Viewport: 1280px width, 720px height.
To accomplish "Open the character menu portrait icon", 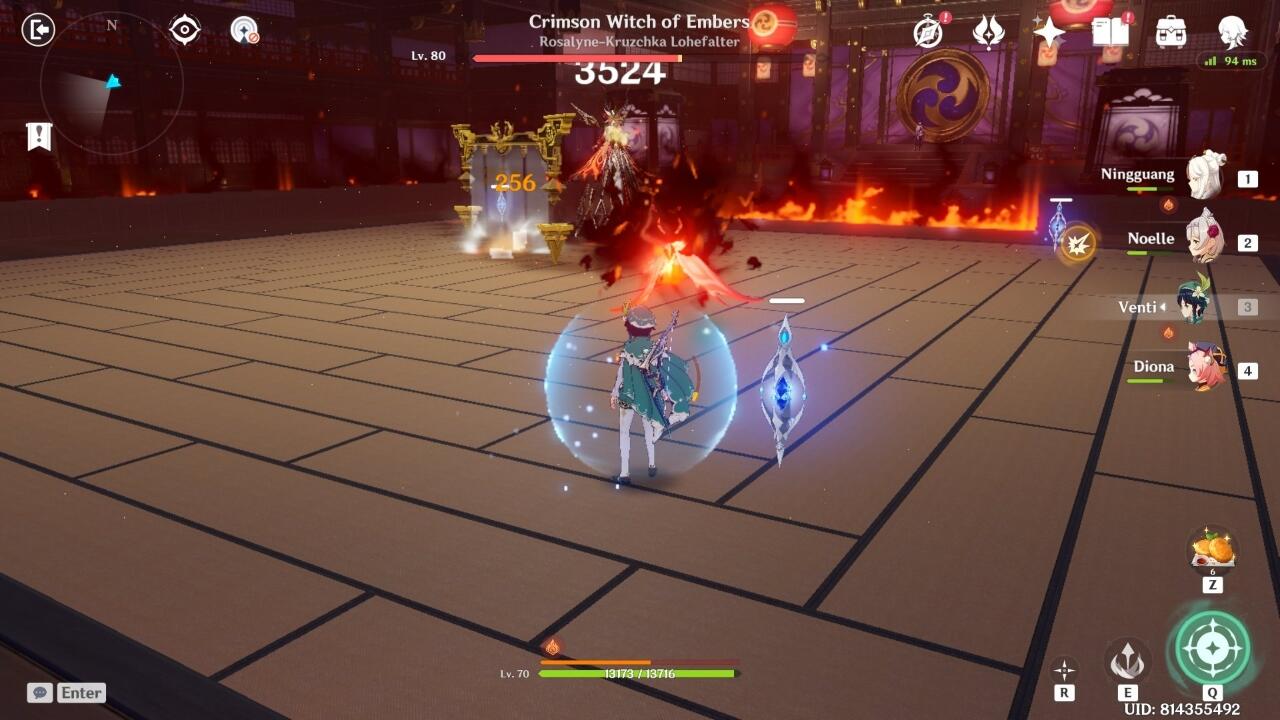I will [1232, 32].
